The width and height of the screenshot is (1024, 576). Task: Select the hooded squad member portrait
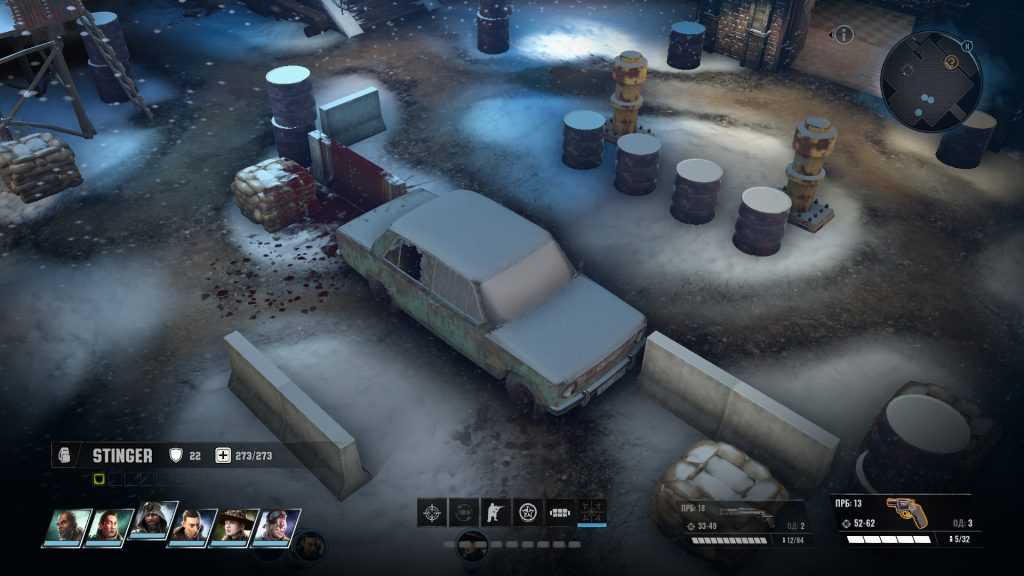[x=151, y=522]
